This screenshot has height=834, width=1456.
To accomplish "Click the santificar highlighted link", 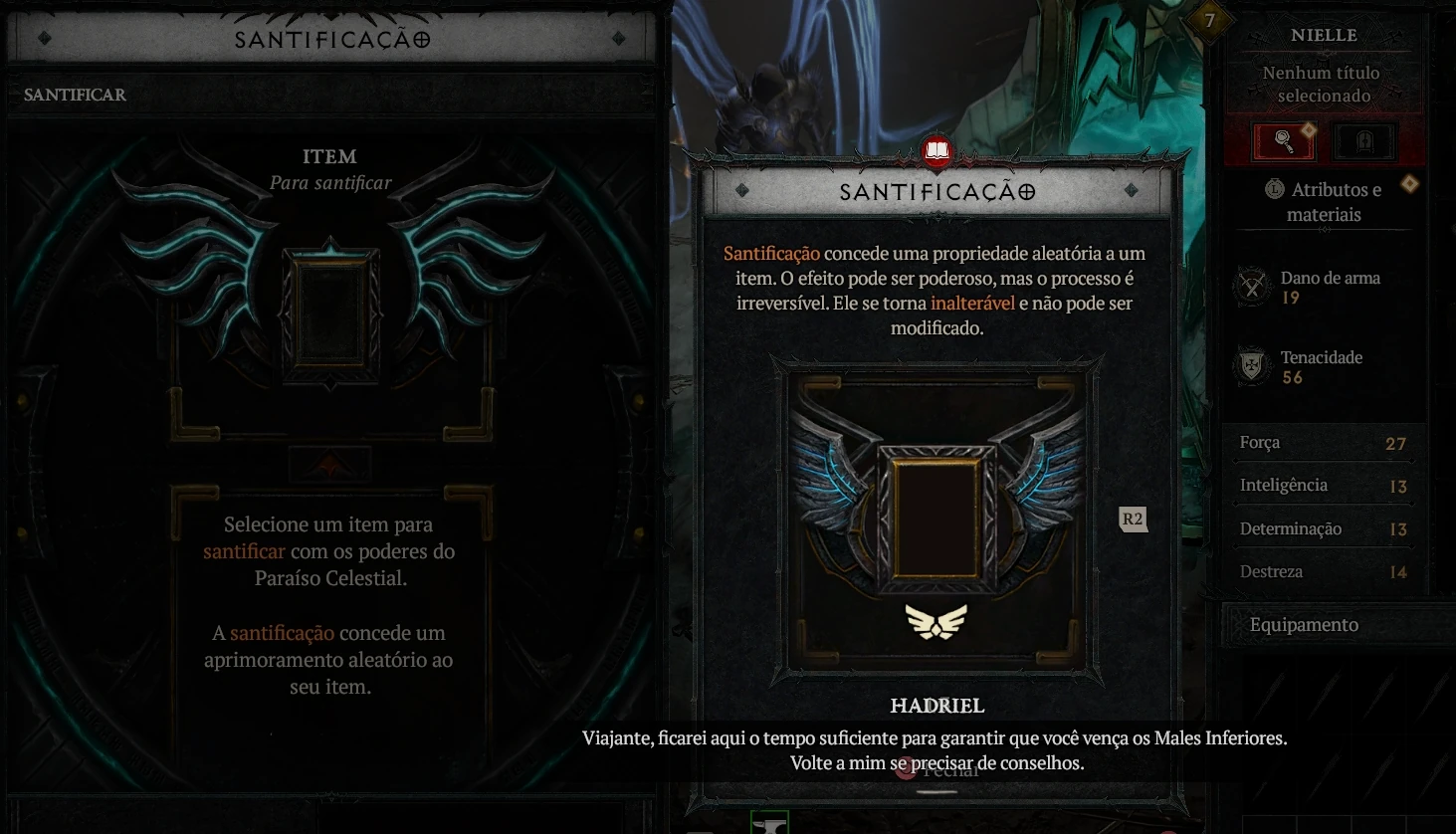I will click(x=245, y=551).
